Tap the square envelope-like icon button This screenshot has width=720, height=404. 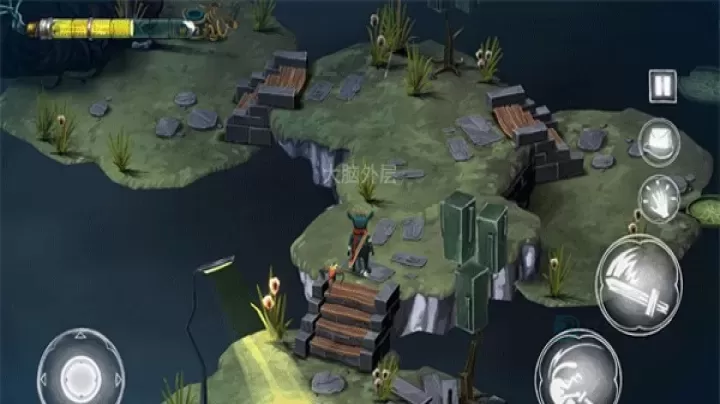click(659, 138)
